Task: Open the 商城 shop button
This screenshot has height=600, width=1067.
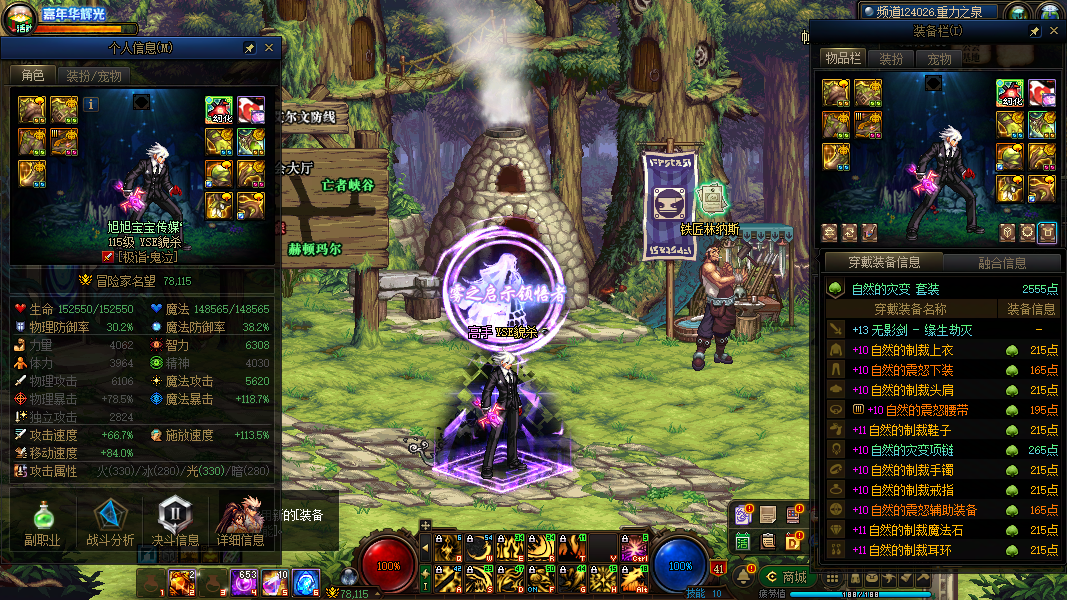Action: 785,577
